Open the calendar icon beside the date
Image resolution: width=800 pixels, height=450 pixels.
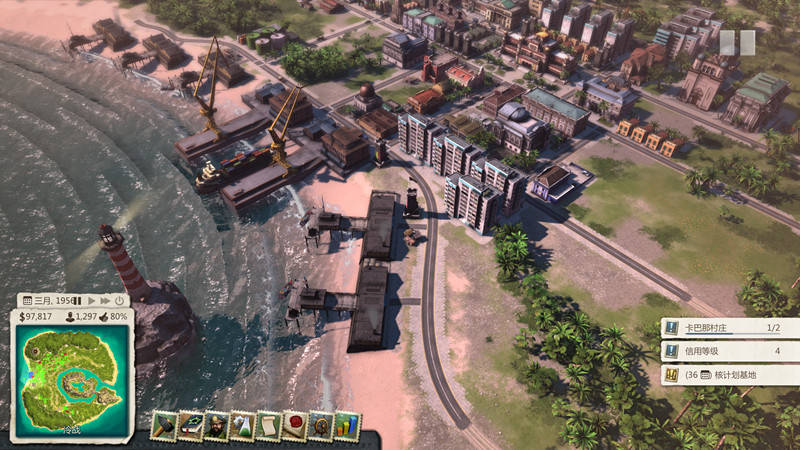[x=26, y=300]
